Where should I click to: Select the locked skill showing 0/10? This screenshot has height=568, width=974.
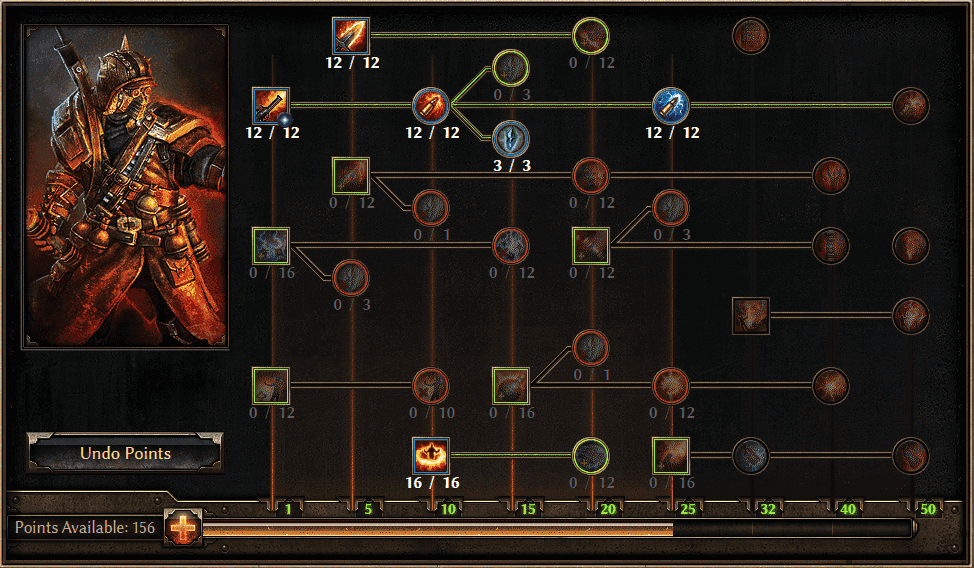pyautogui.click(x=431, y=385)
